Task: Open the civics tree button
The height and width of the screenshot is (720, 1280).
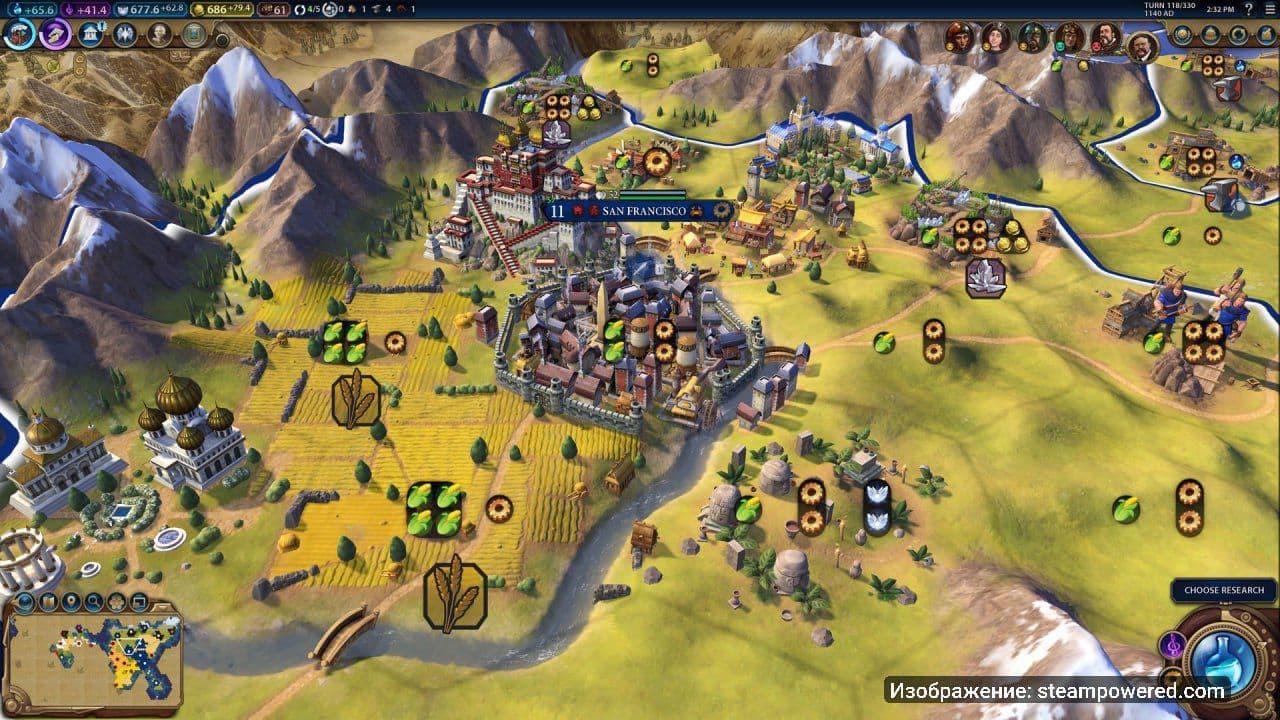Action: click(x=55, y=35)
